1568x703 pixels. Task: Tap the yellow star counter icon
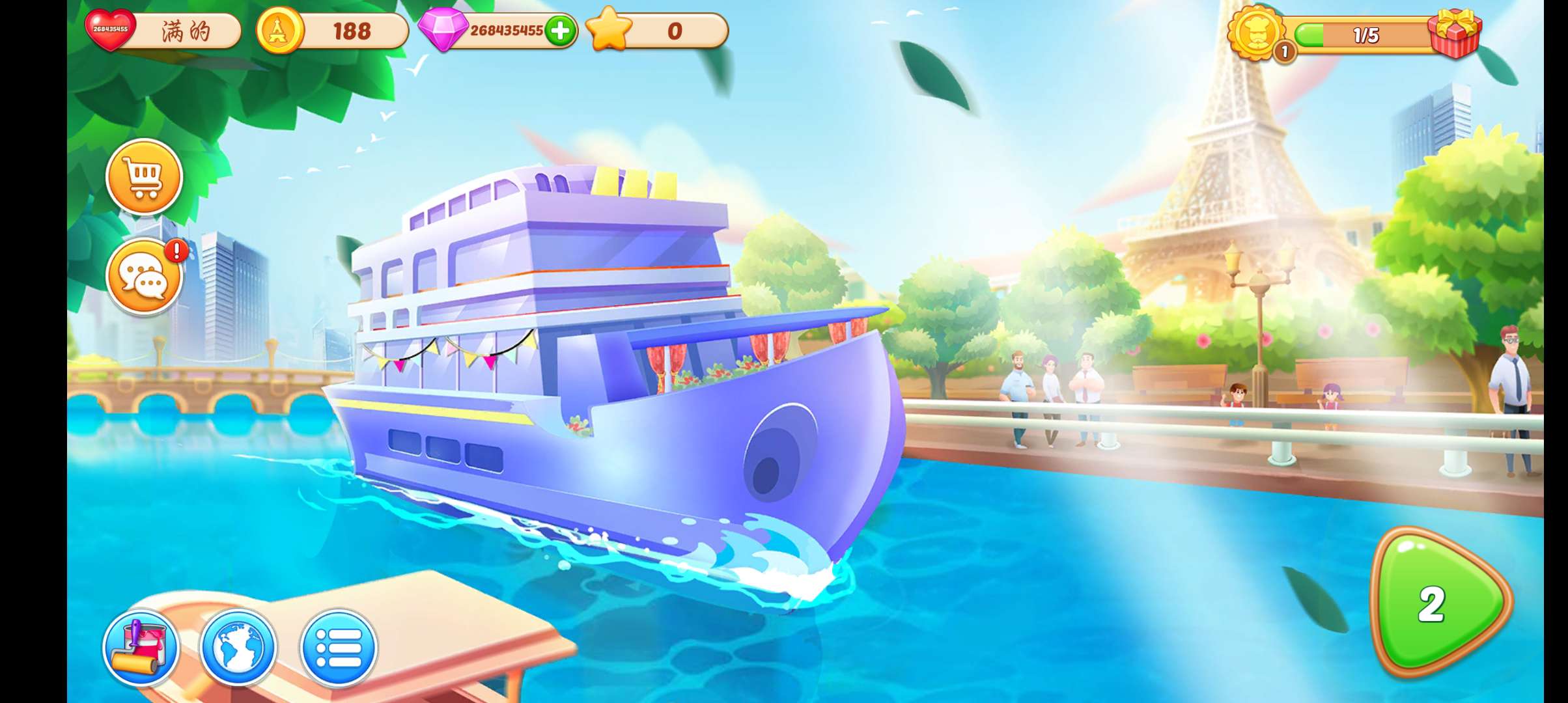pos(609,30)
